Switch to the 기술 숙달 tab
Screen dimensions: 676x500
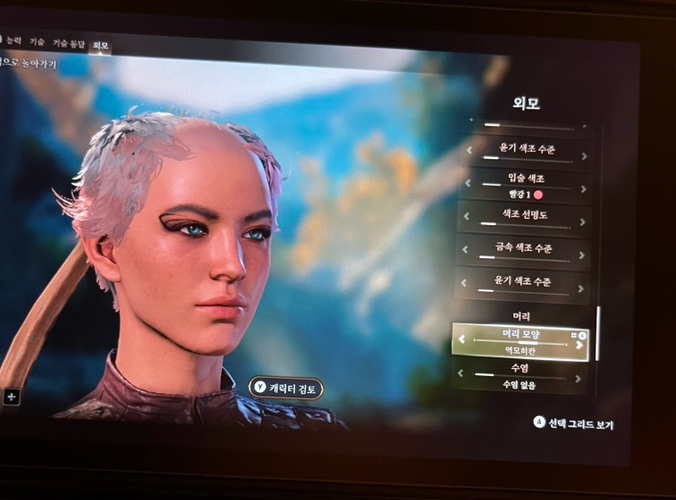[x=69, y=43]
